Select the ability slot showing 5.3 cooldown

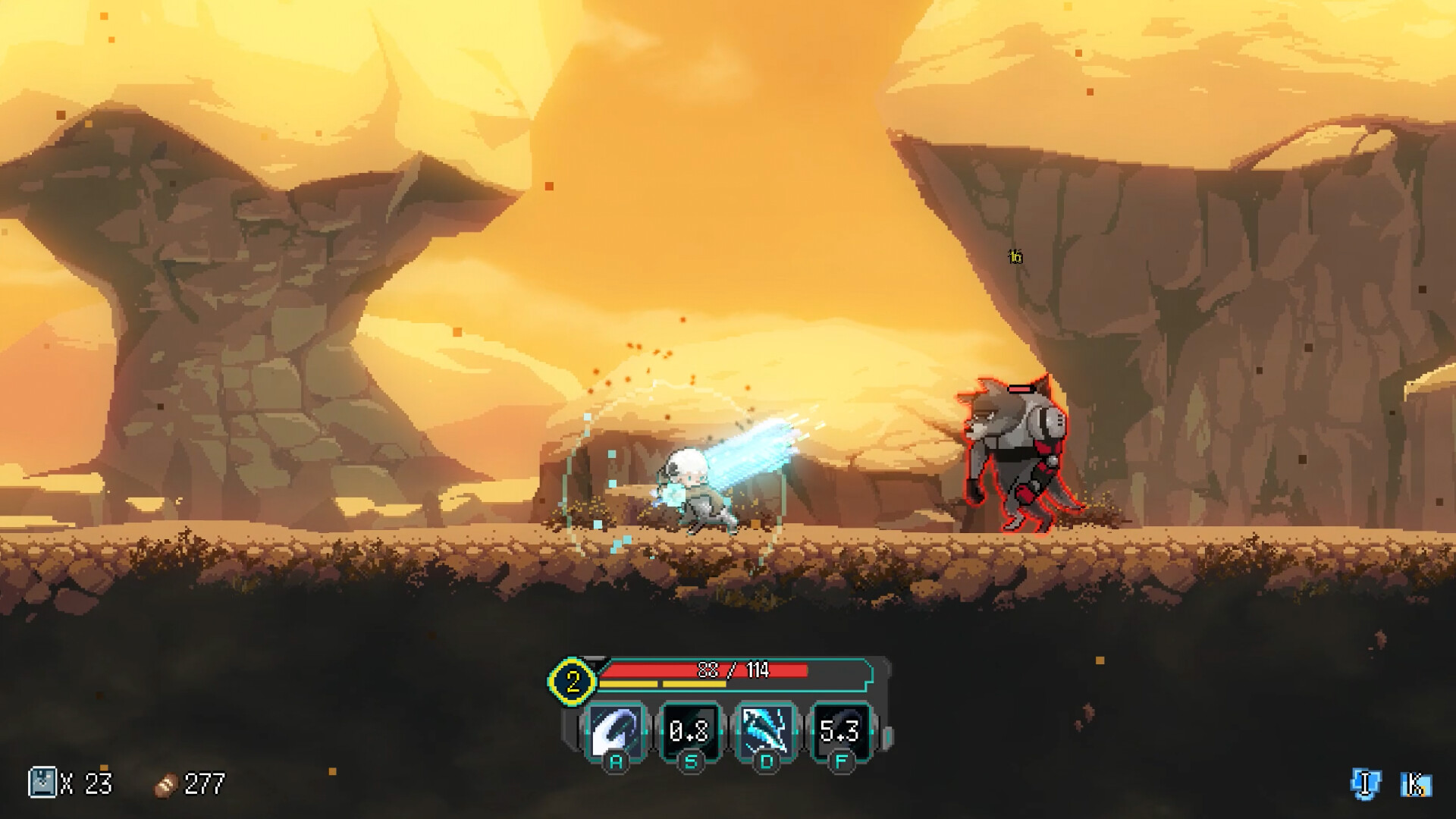coord(840,731)
